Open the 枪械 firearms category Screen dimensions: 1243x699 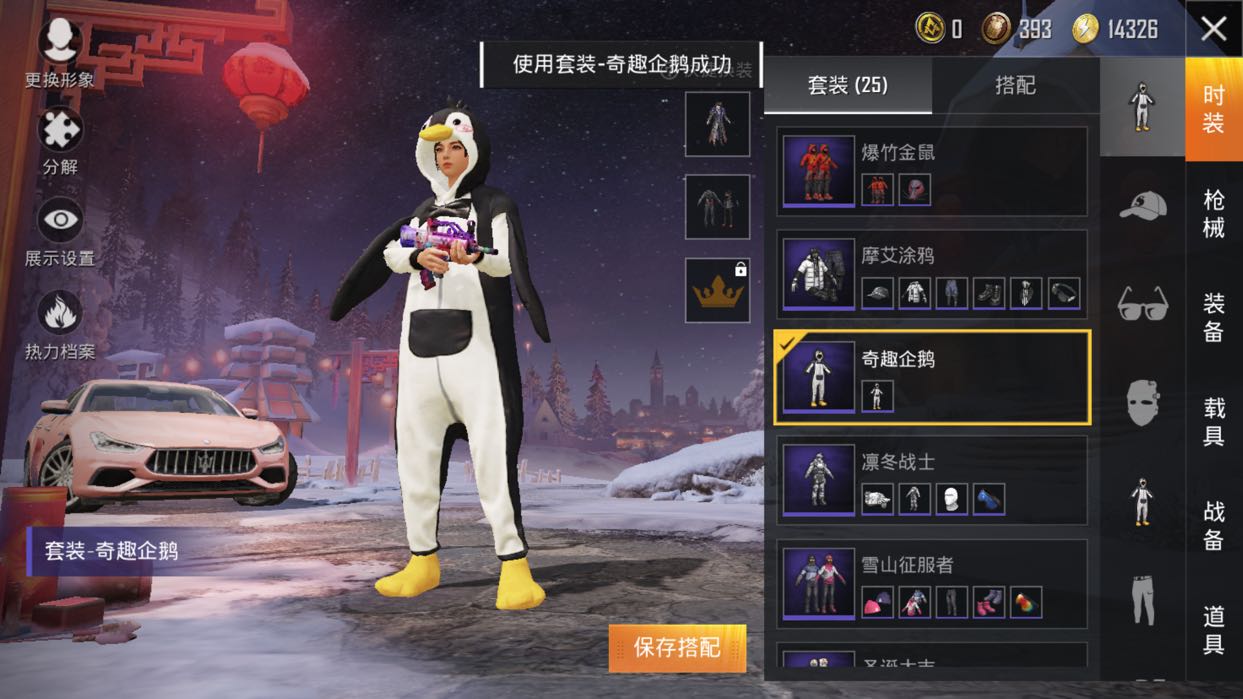1213,214
